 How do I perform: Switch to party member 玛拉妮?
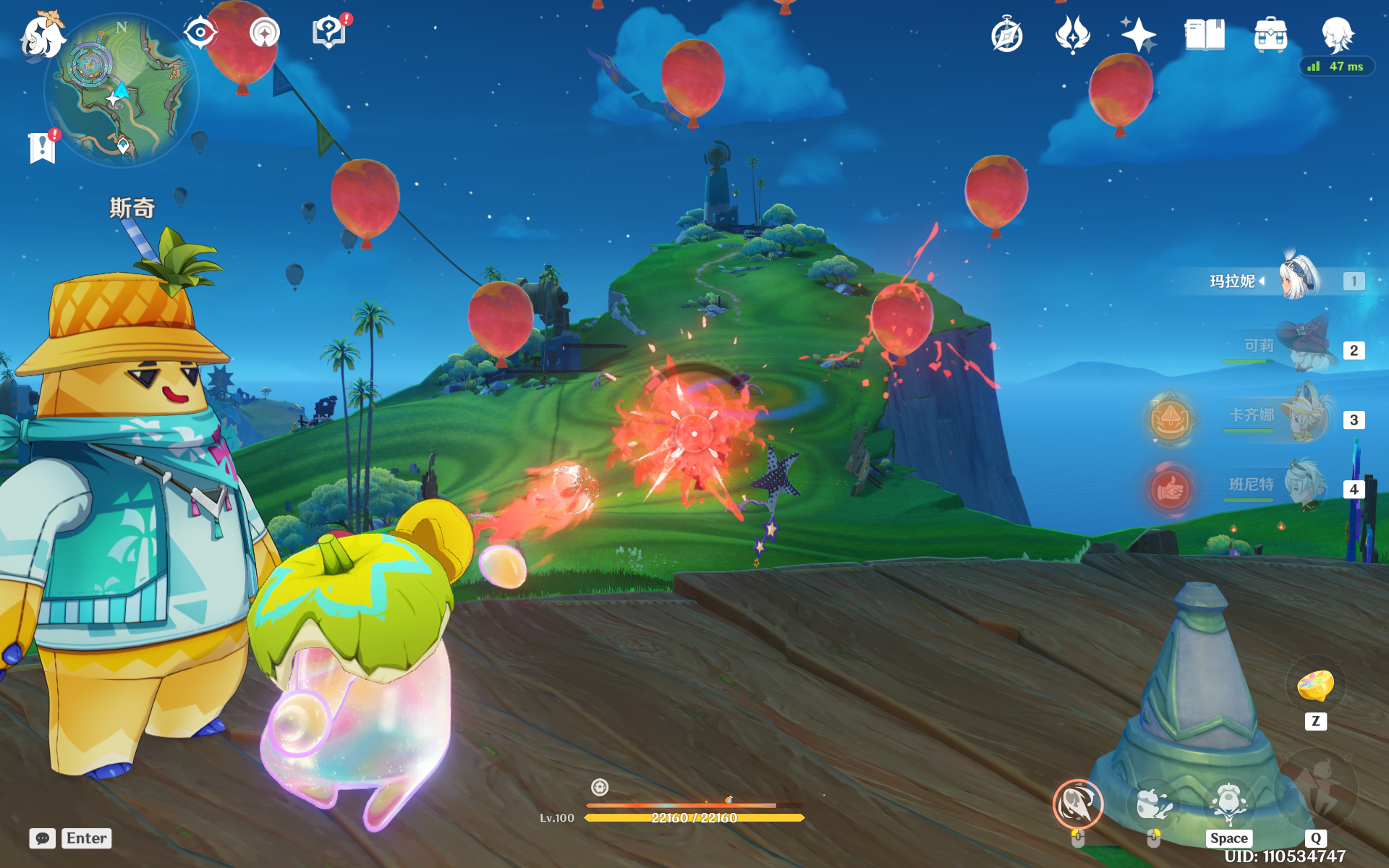[1299, 280]
